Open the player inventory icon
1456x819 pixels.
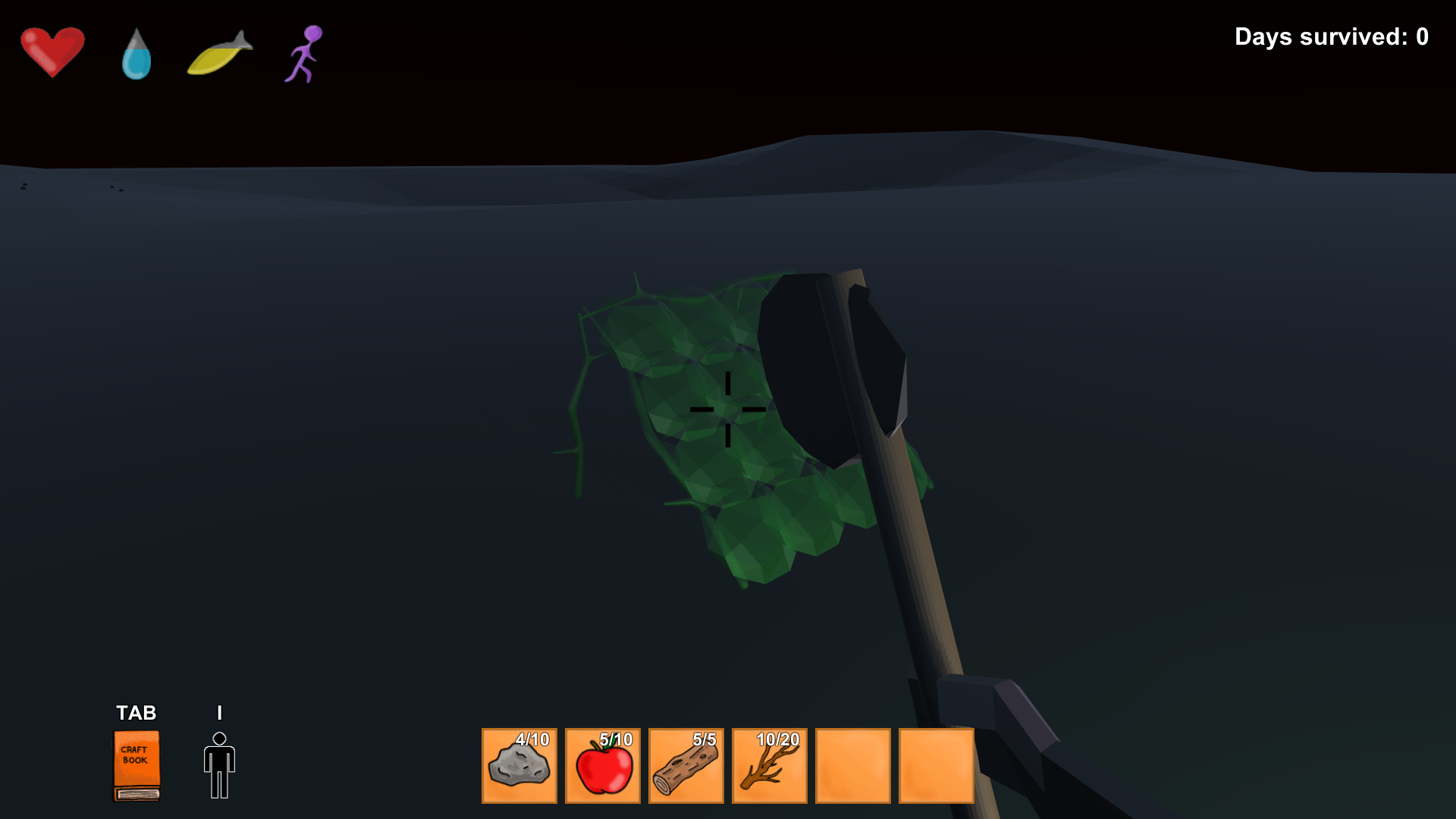click(x=219, y=764)
